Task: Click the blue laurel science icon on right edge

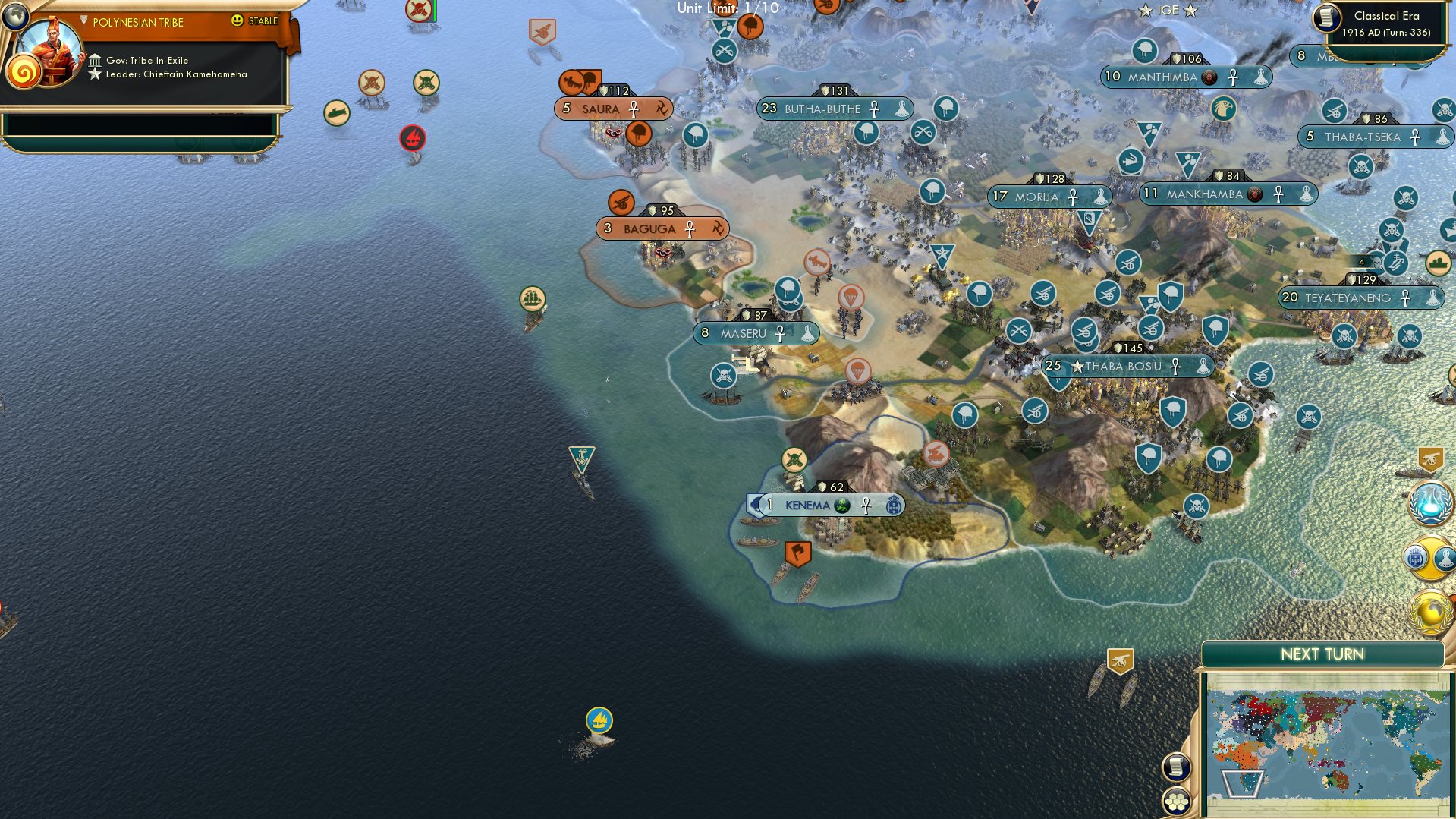Action: [1430, 504]
